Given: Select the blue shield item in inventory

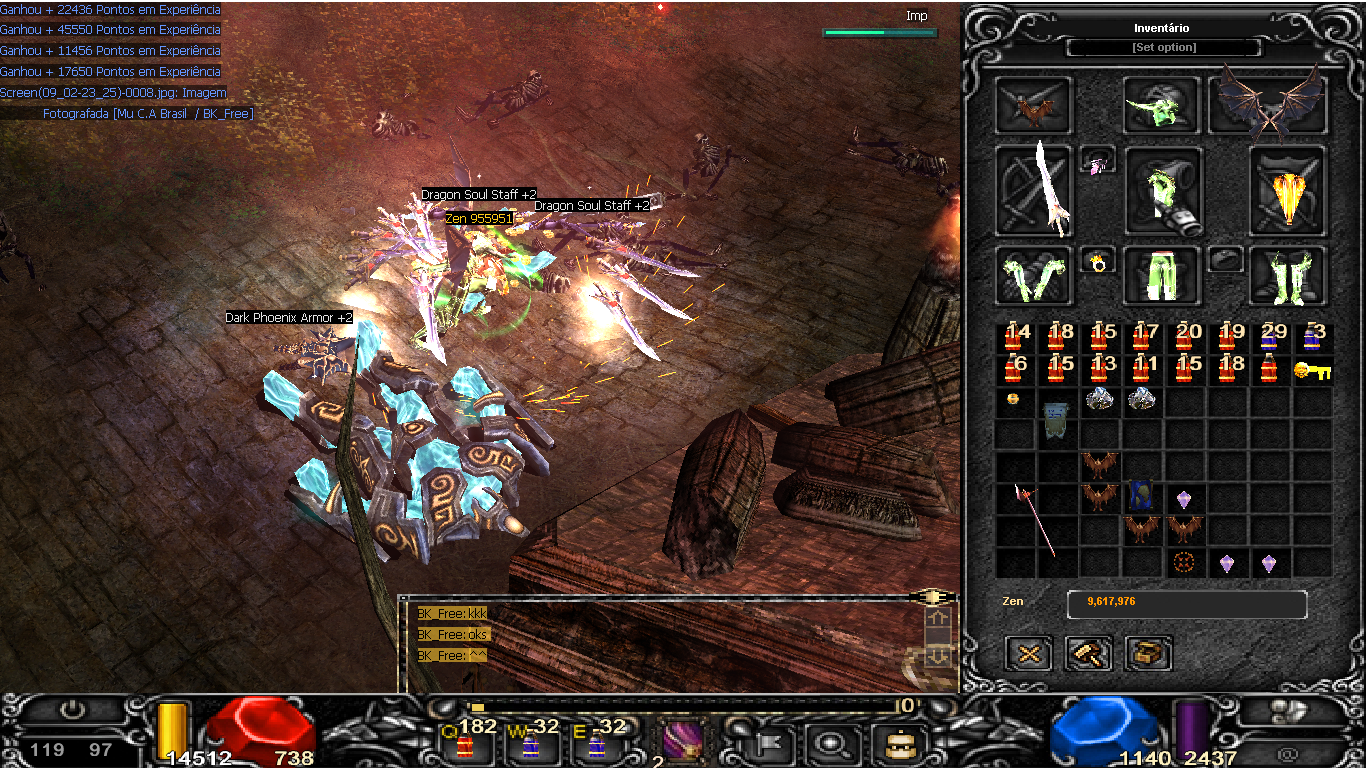Looking at the screenshot, I should click(1141, 496).
